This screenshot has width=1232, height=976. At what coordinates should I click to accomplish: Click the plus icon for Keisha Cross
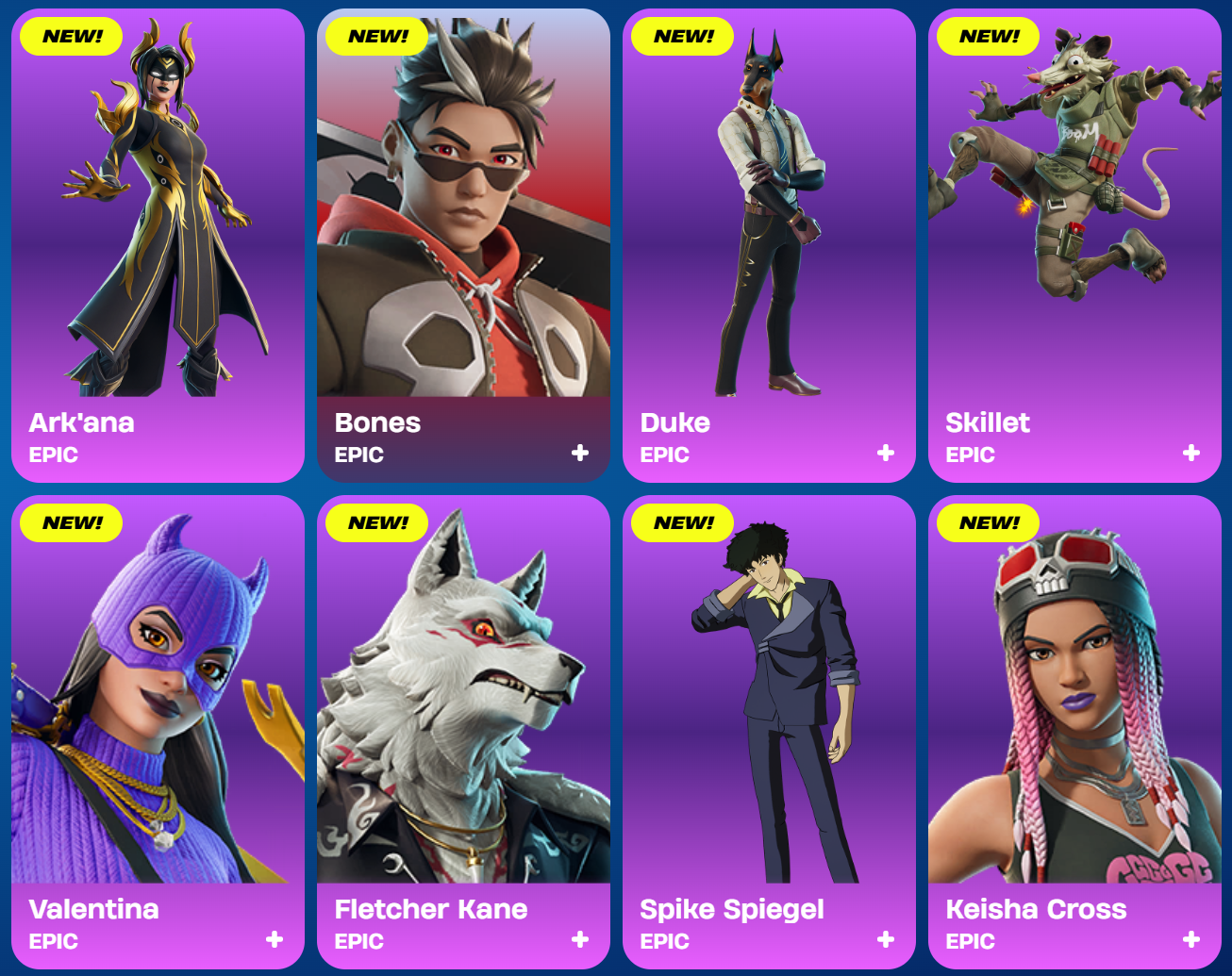click(x=1191, y=940)
